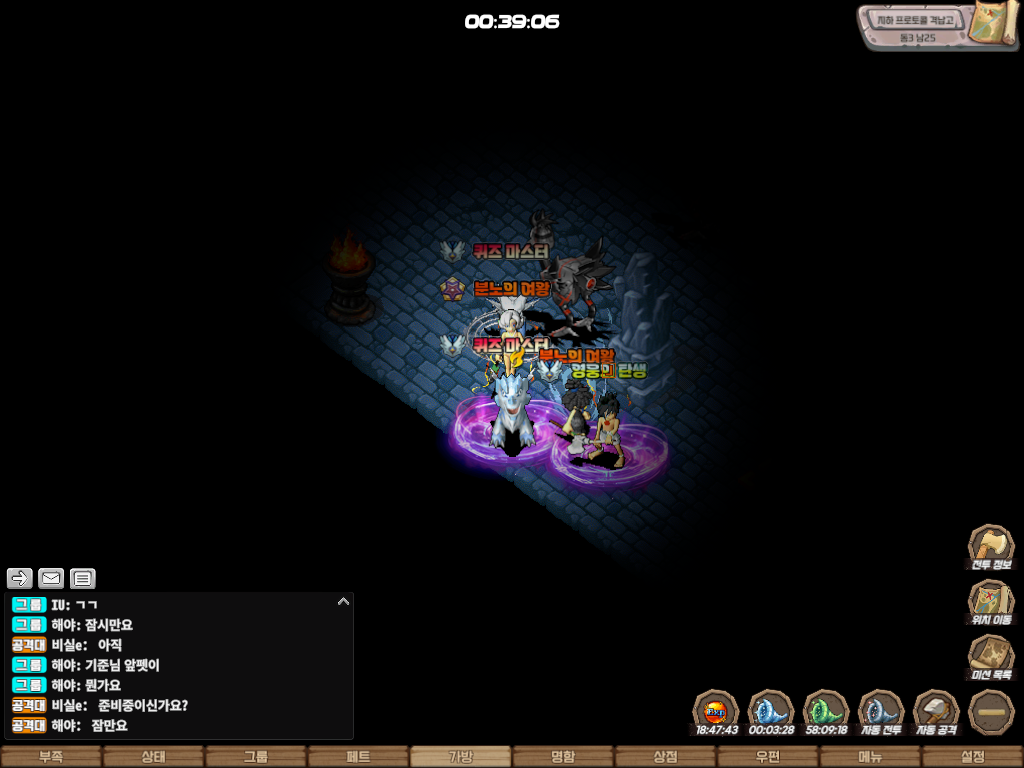
Task: Switch to the 명함 (name card) tab
Action: tap(563, 757)
